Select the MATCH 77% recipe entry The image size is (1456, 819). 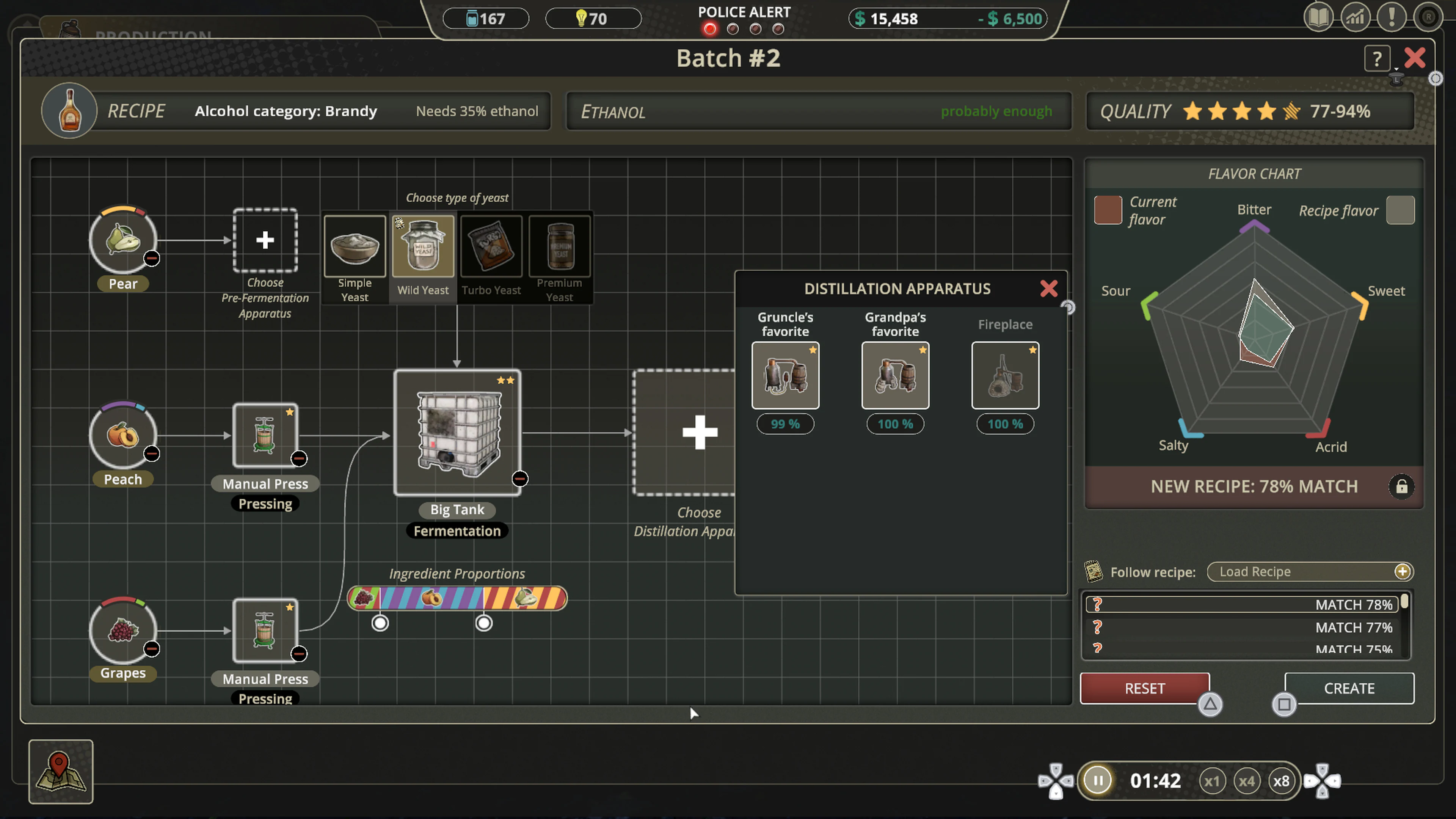point(1244,628)
